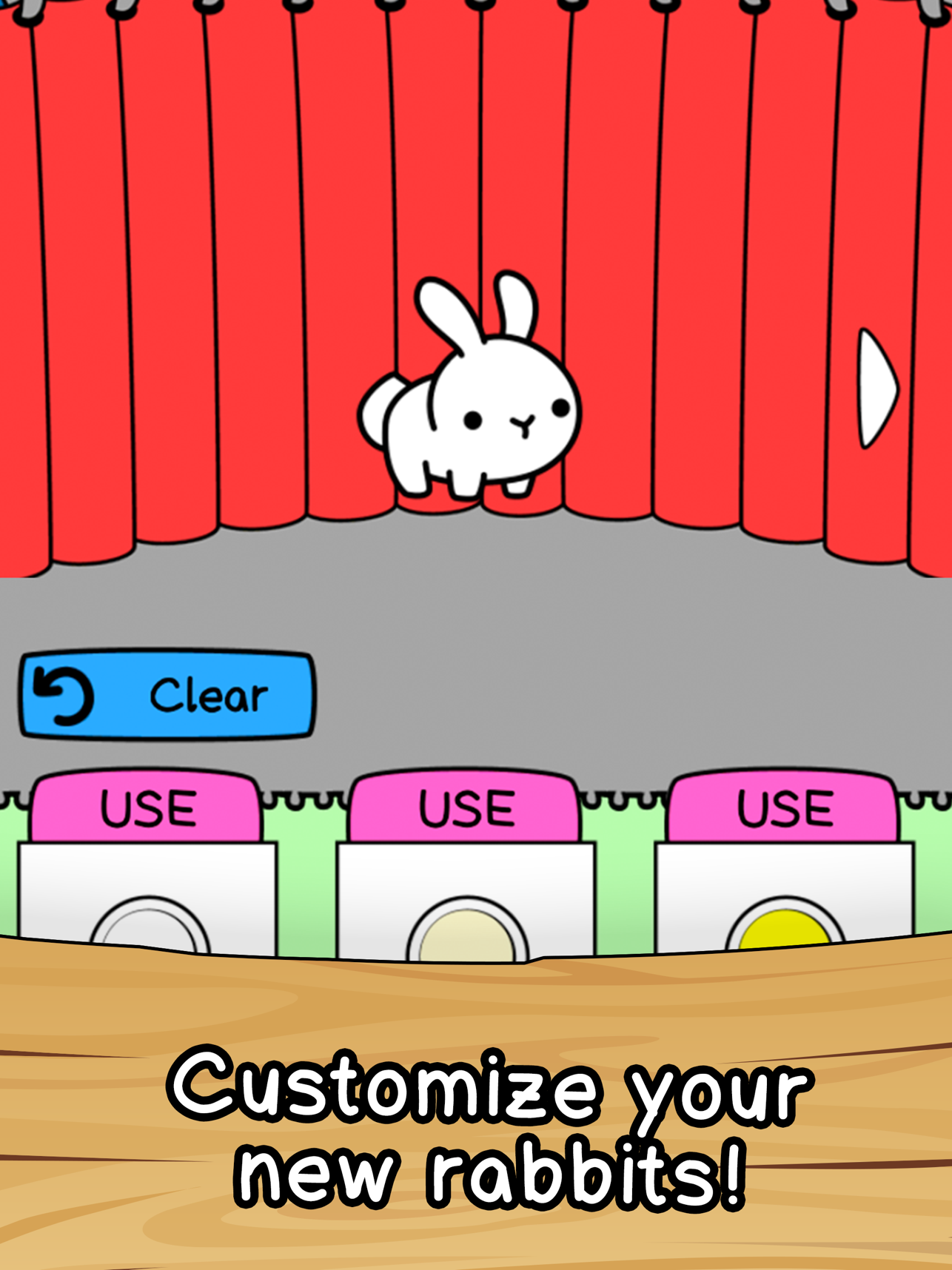
Task: Click the undo arrow icon inside Clear button
Action: 63,694
